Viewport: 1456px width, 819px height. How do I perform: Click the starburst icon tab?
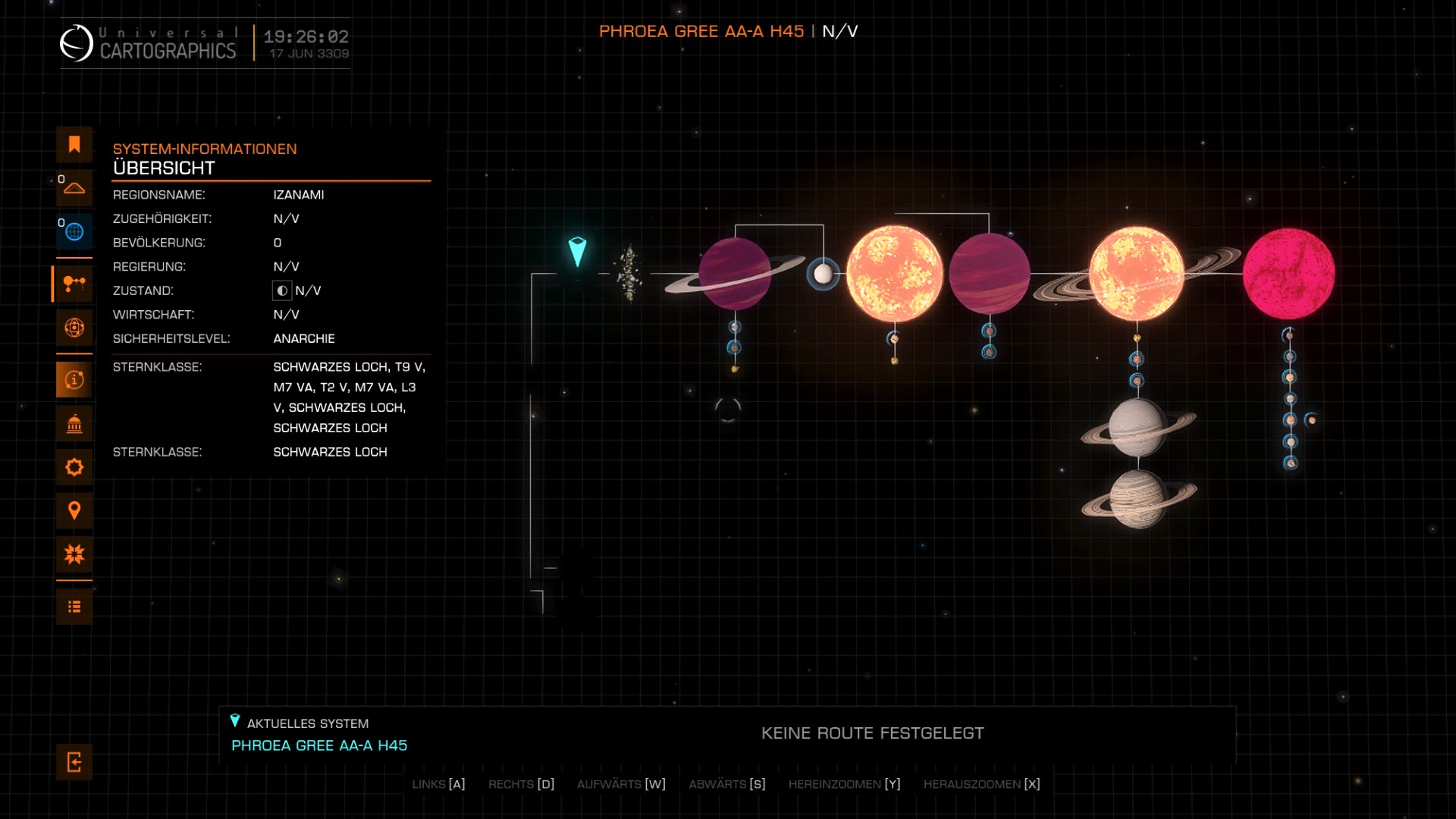click(x=74, y=554)
